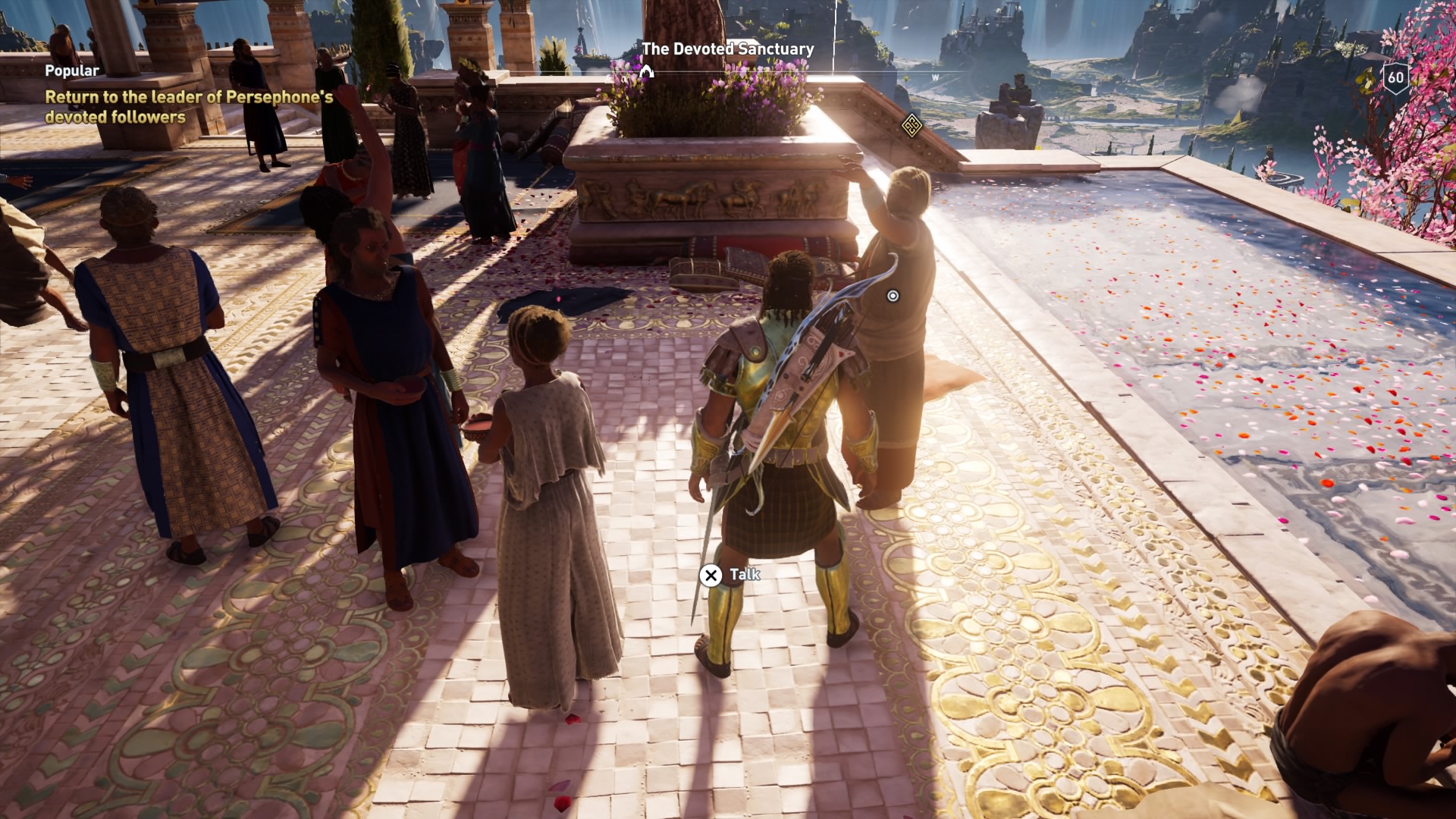Click the gold diamond quest marker
The height and width of the screenshot is (819, 1456).
(x=911, y=126)
